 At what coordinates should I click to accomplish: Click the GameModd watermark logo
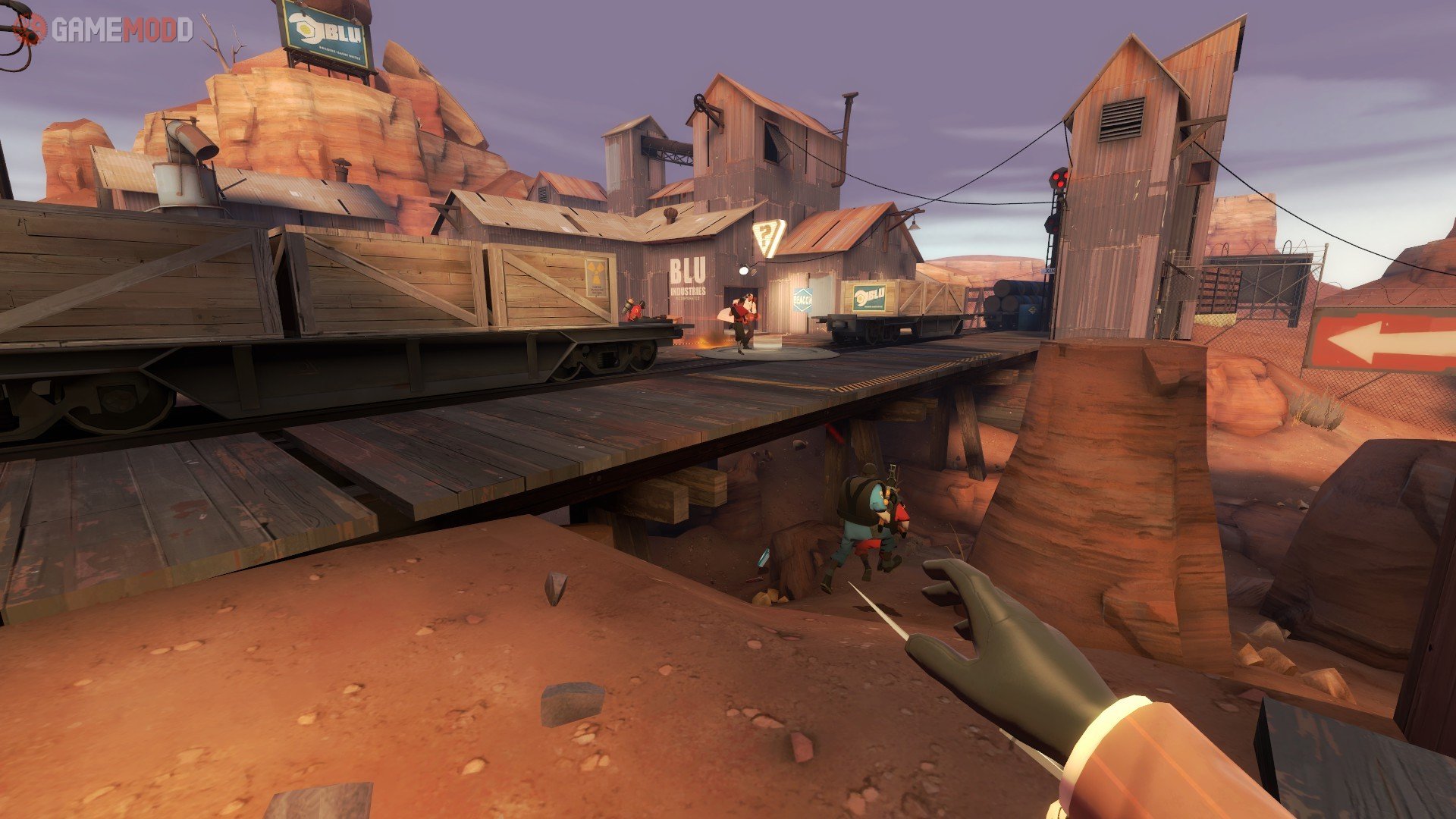[105, 30]
